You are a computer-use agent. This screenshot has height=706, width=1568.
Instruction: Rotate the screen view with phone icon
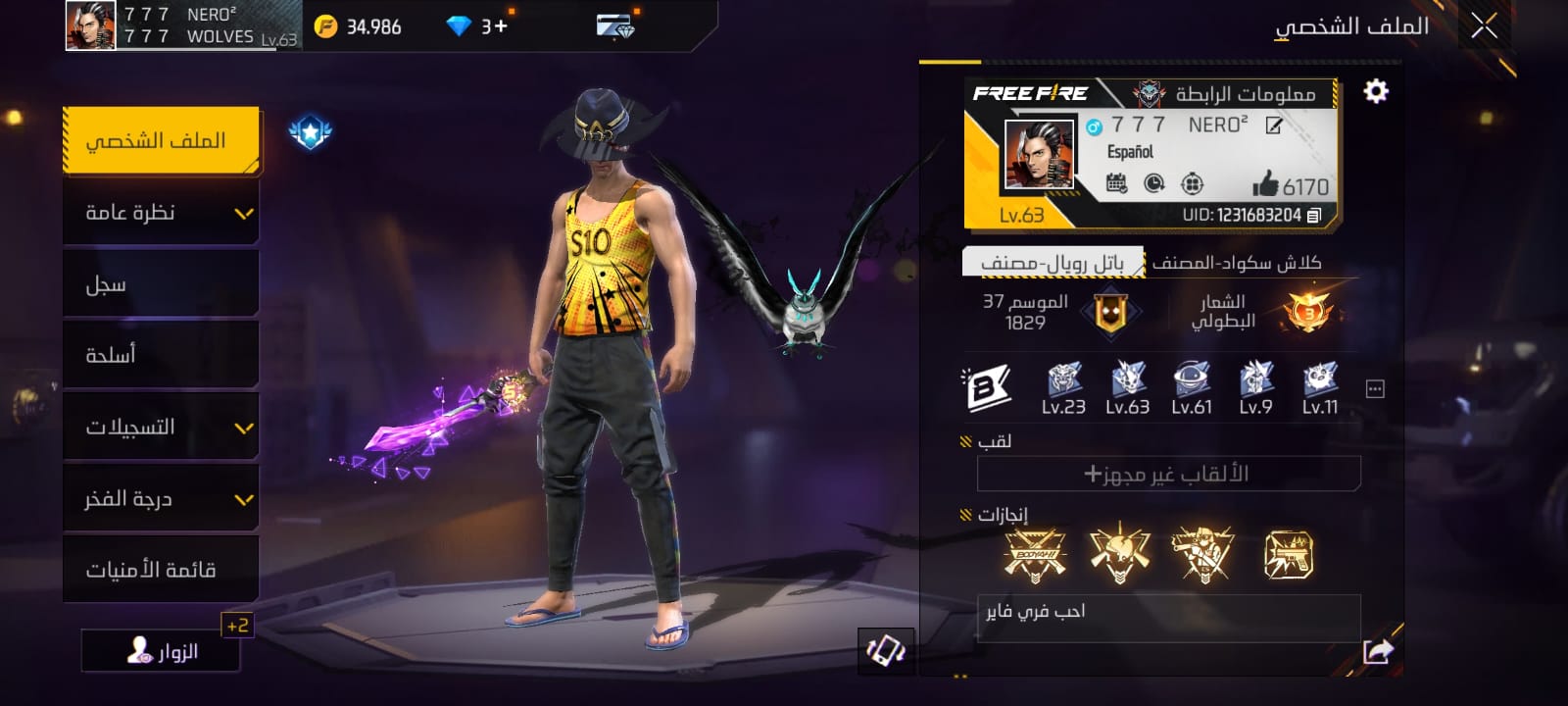pos(886,651)
